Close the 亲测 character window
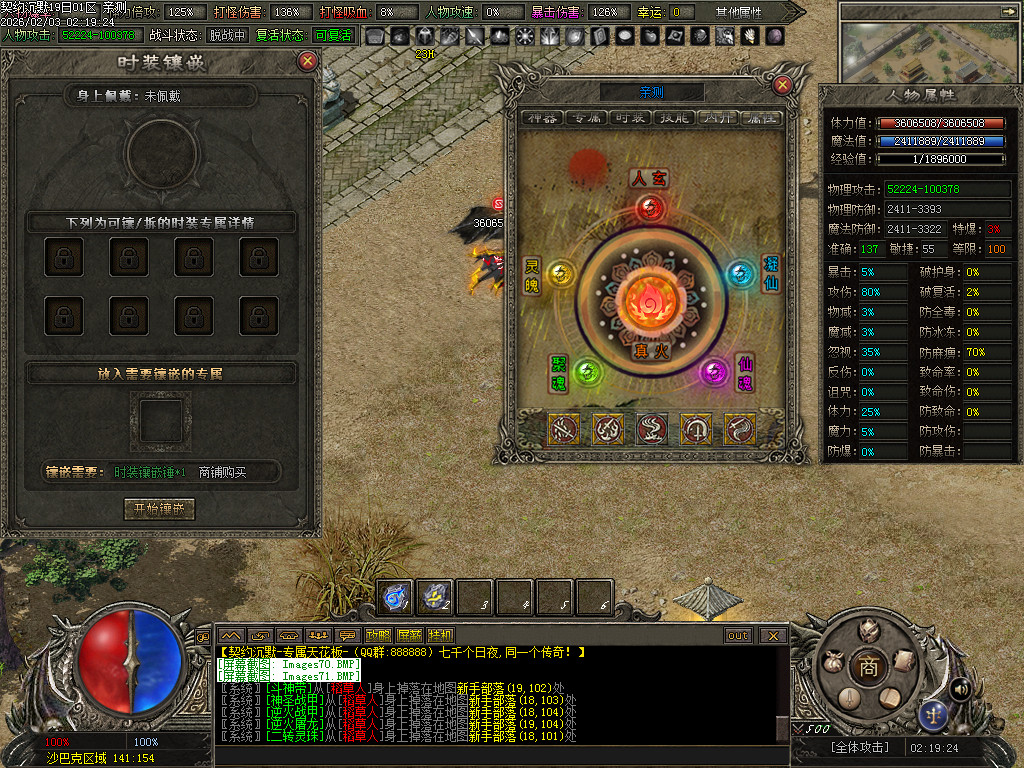Viewport: 1024px width, 768px height. pos(783,85)
